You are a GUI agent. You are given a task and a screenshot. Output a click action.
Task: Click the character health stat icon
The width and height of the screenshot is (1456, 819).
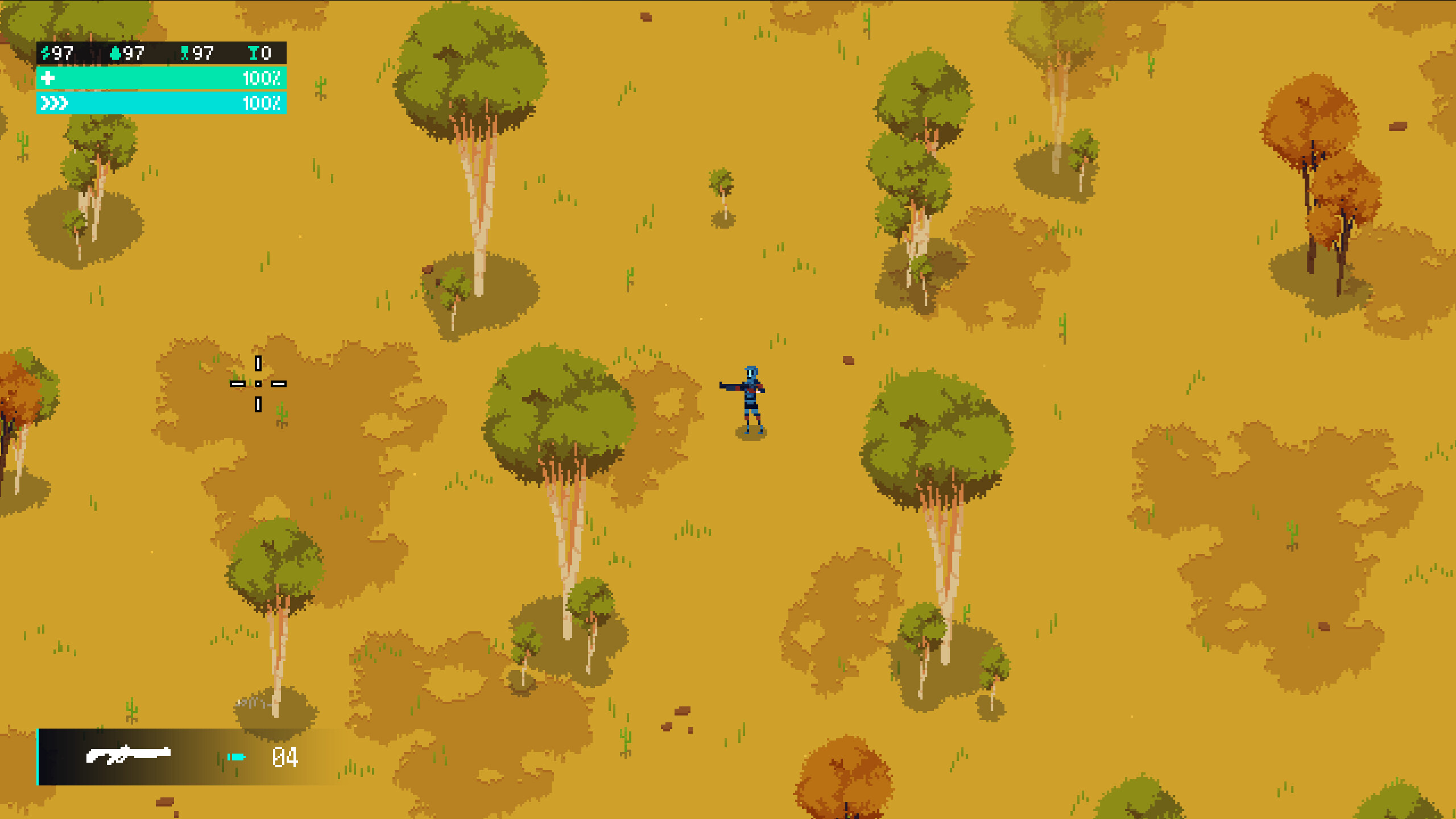point(185,54)
